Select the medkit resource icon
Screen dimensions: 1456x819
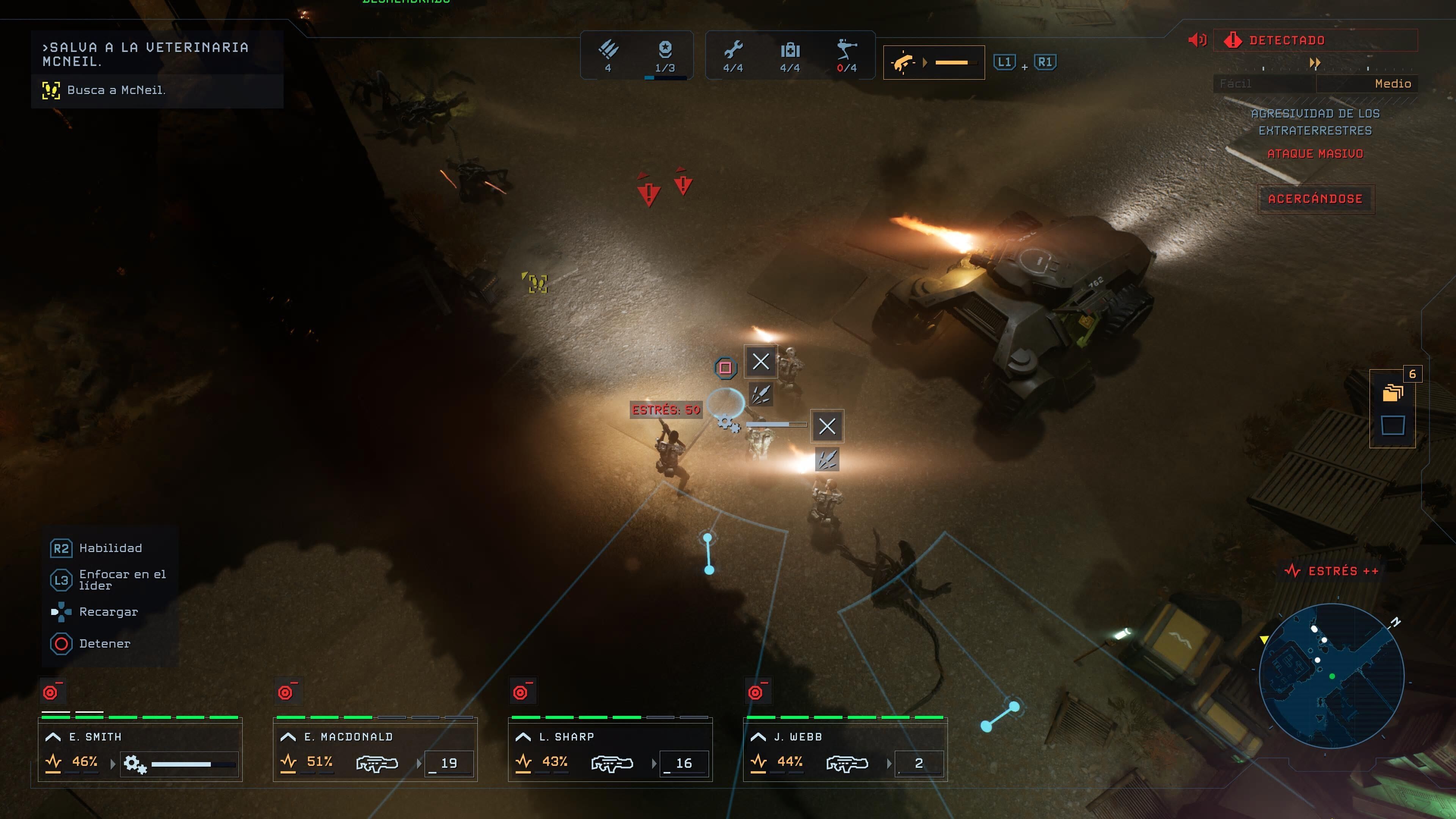[790, 50]
